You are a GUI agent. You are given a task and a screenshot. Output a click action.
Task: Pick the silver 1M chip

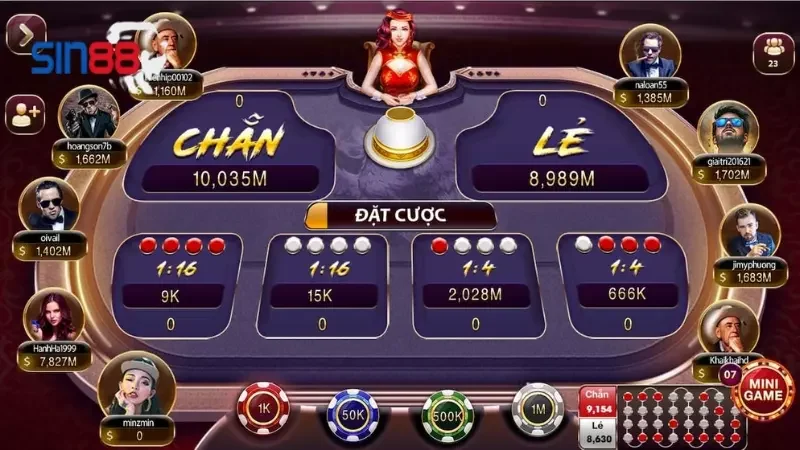click(537, 409)
